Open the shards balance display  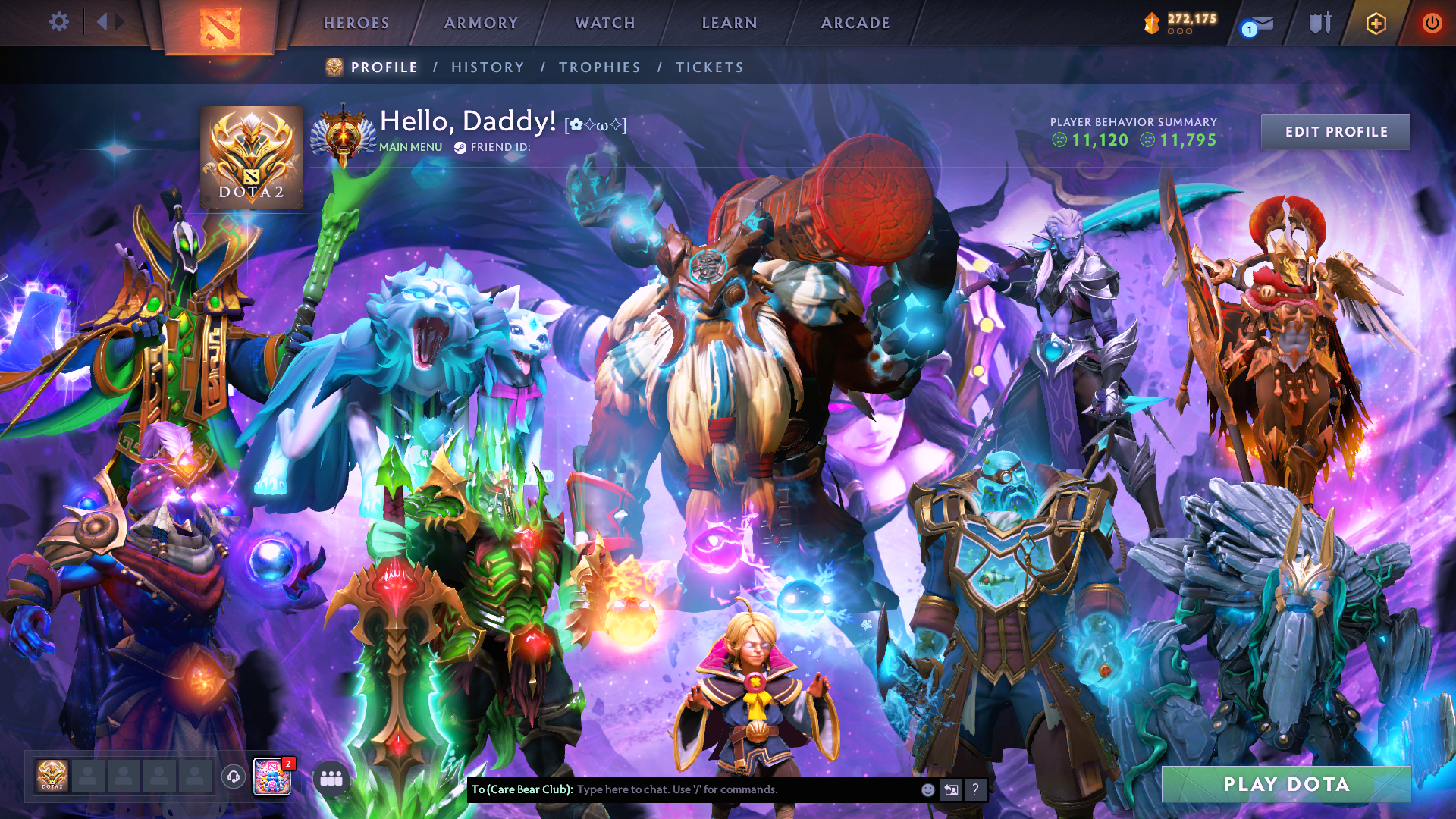tap(1181, 23)
